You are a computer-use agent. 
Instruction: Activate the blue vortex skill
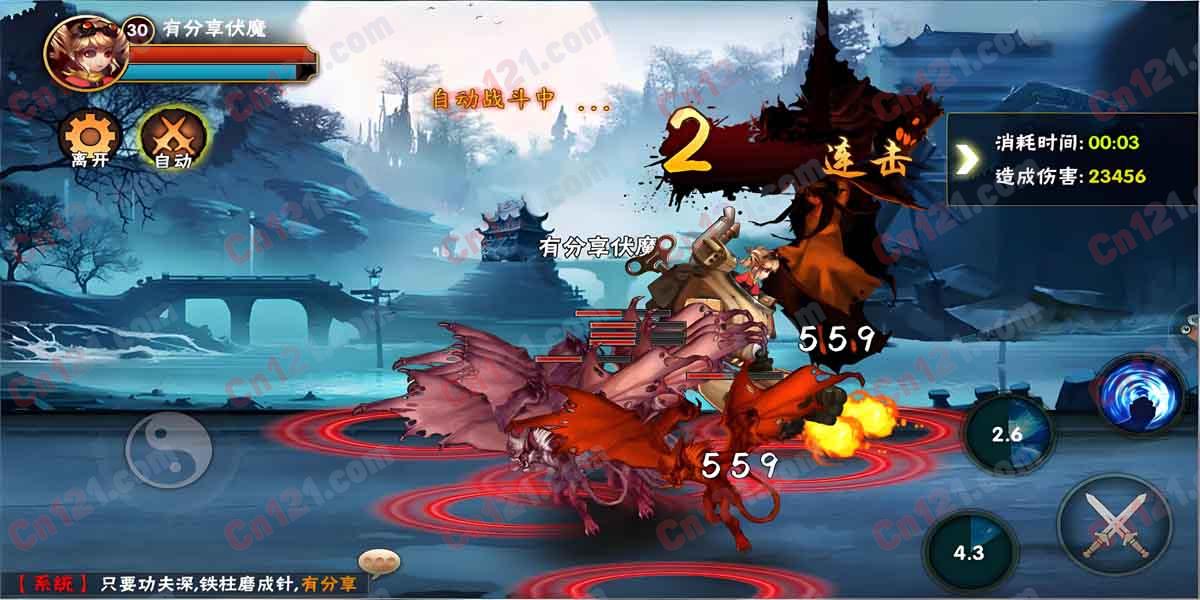pyautogui.click(x=1142, y=393)
